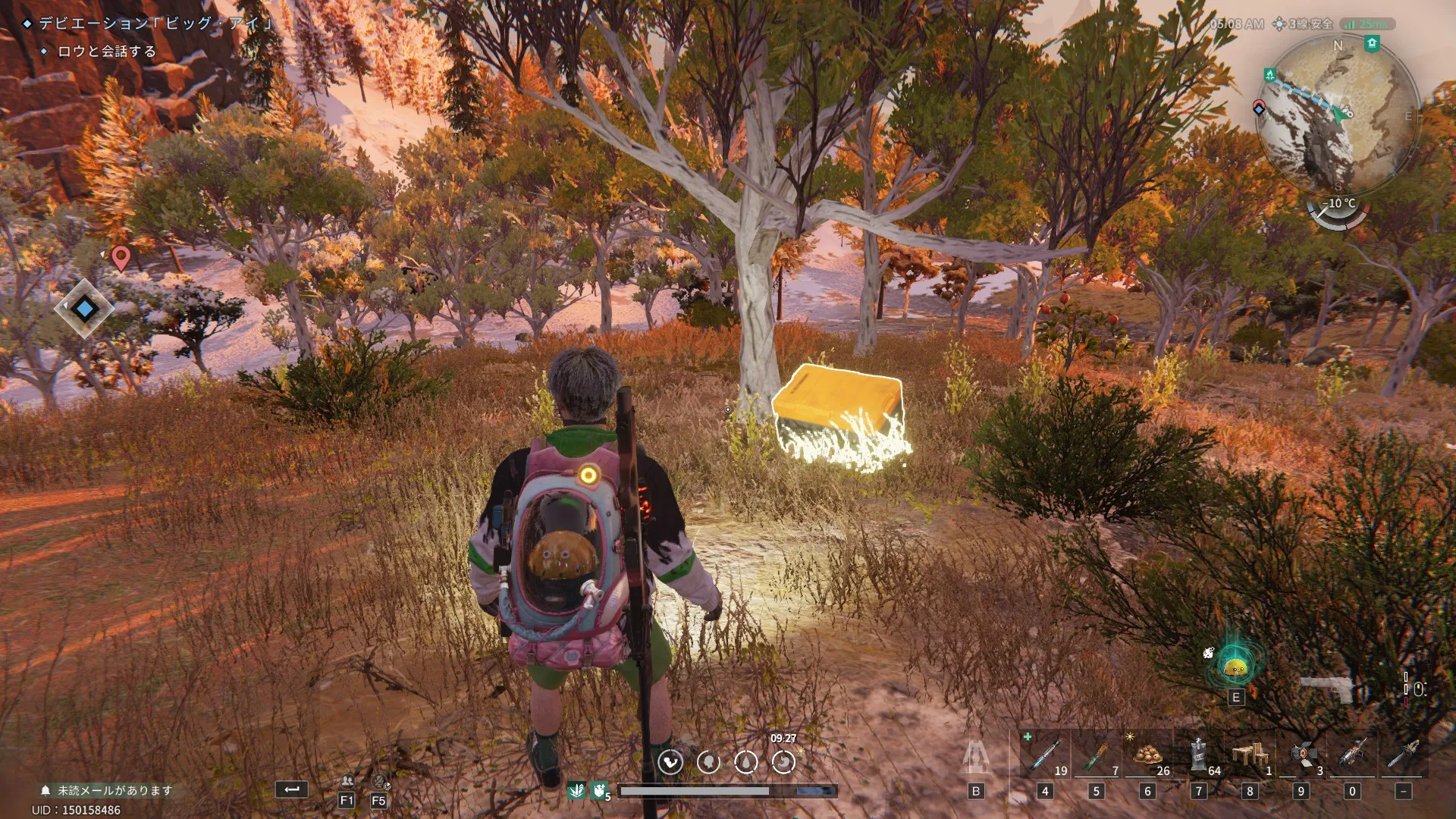Activate the yellow blob deviation ability

point(1235,666)
